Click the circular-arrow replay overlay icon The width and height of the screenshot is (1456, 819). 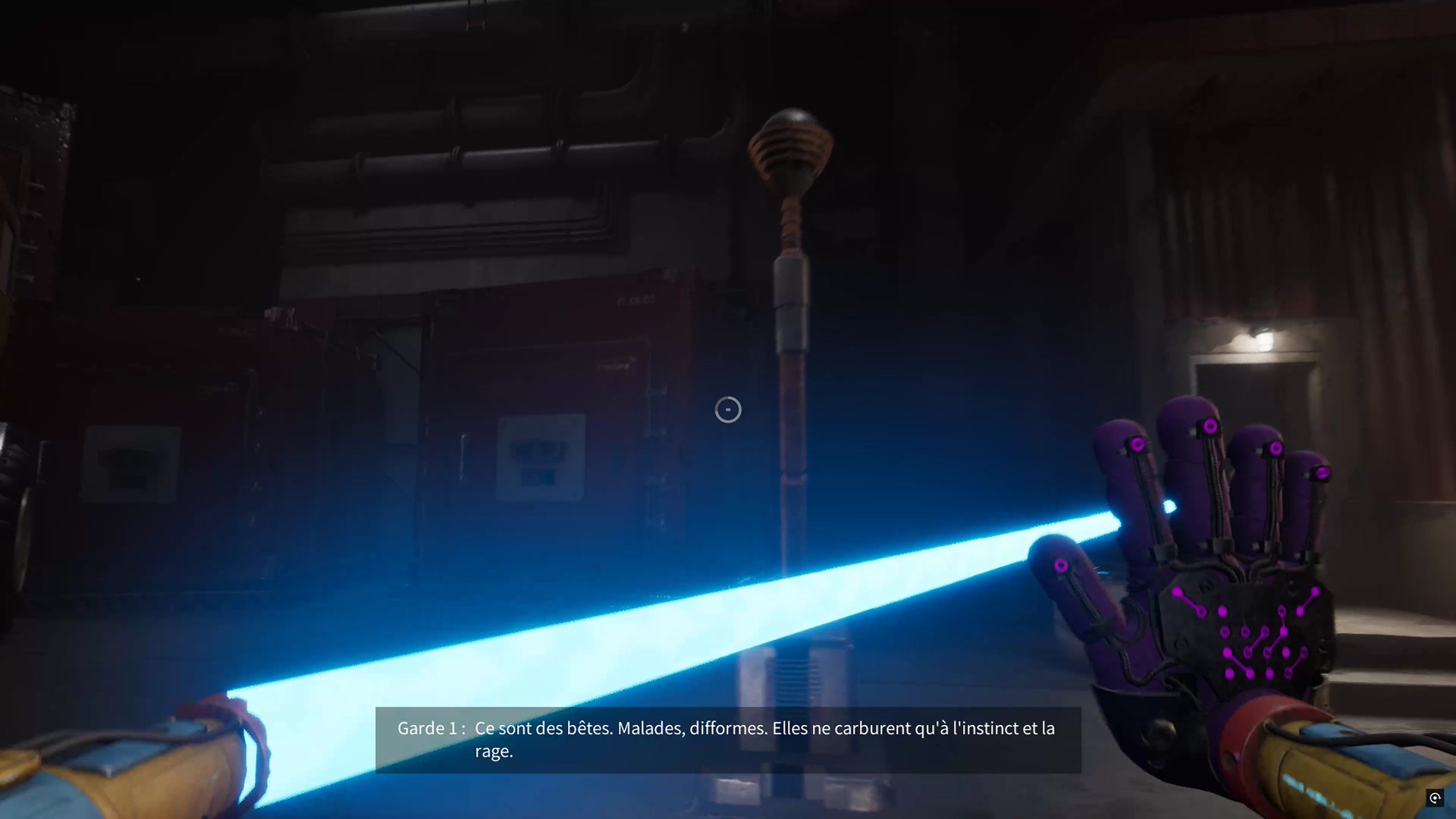(x=1435, y=798)
